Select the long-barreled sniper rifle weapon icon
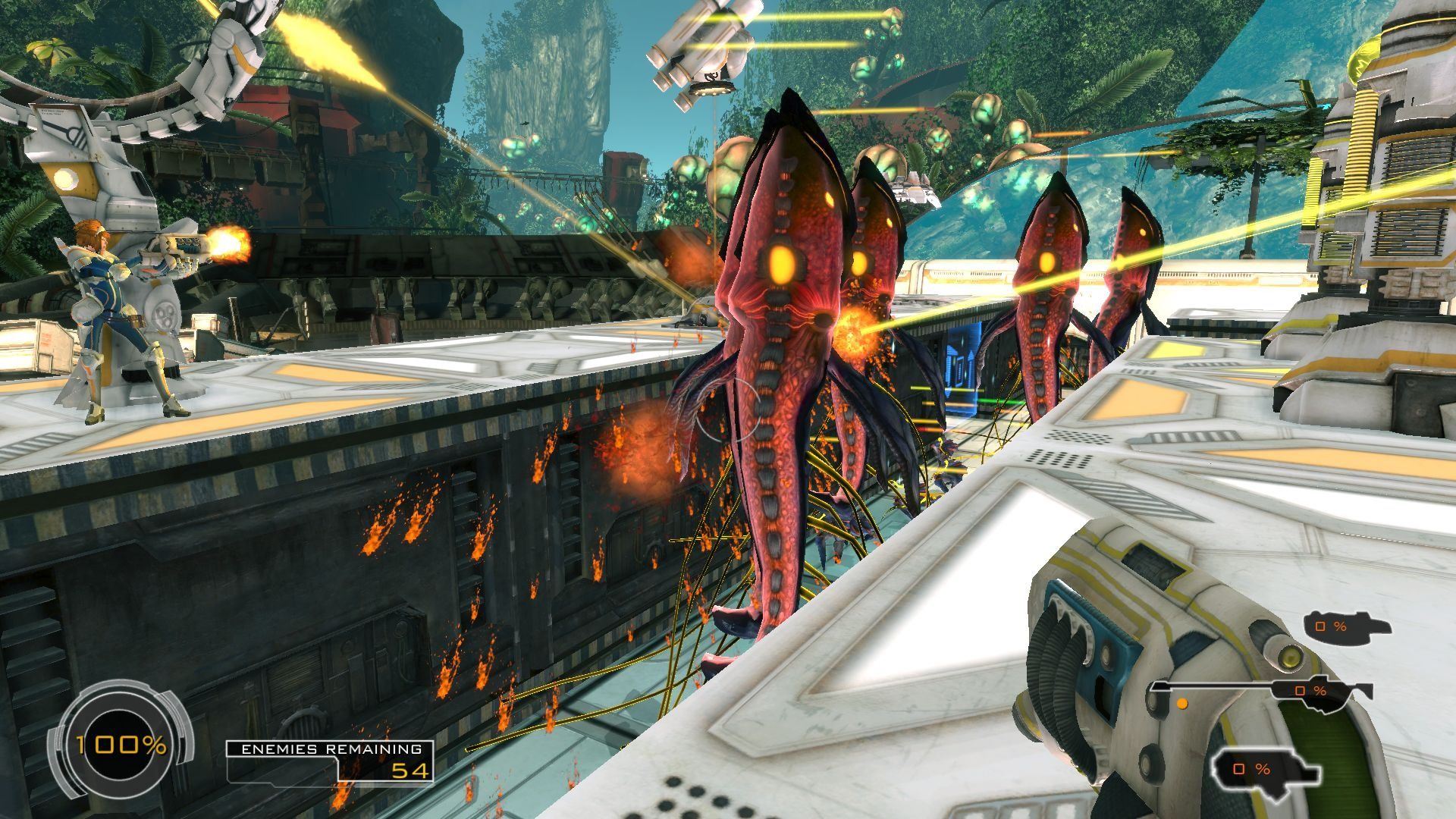The image size is (1456, 819). point(1262,689)
